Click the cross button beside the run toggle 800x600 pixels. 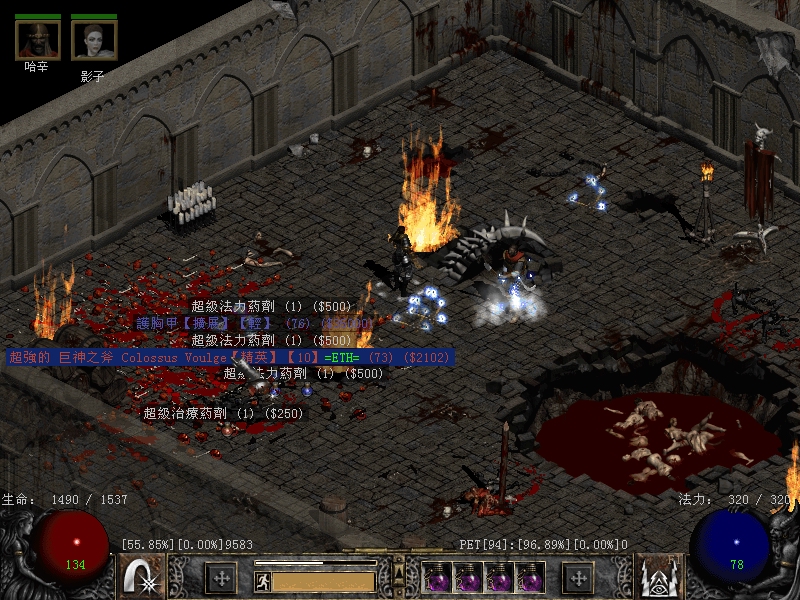pyautogui.click(x=221, y=577)
